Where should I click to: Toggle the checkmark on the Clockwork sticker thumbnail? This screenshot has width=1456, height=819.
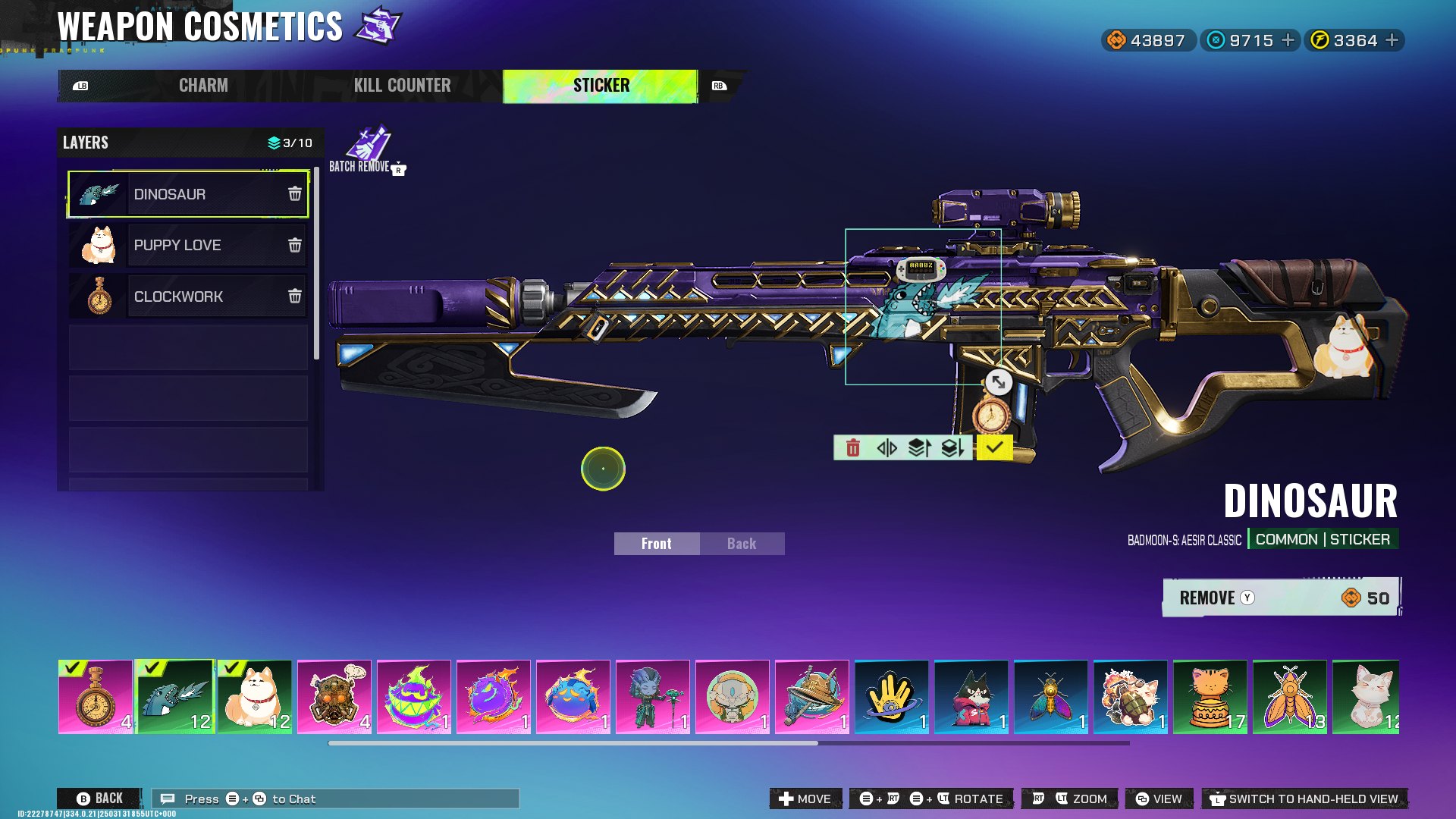pos(73,669)
